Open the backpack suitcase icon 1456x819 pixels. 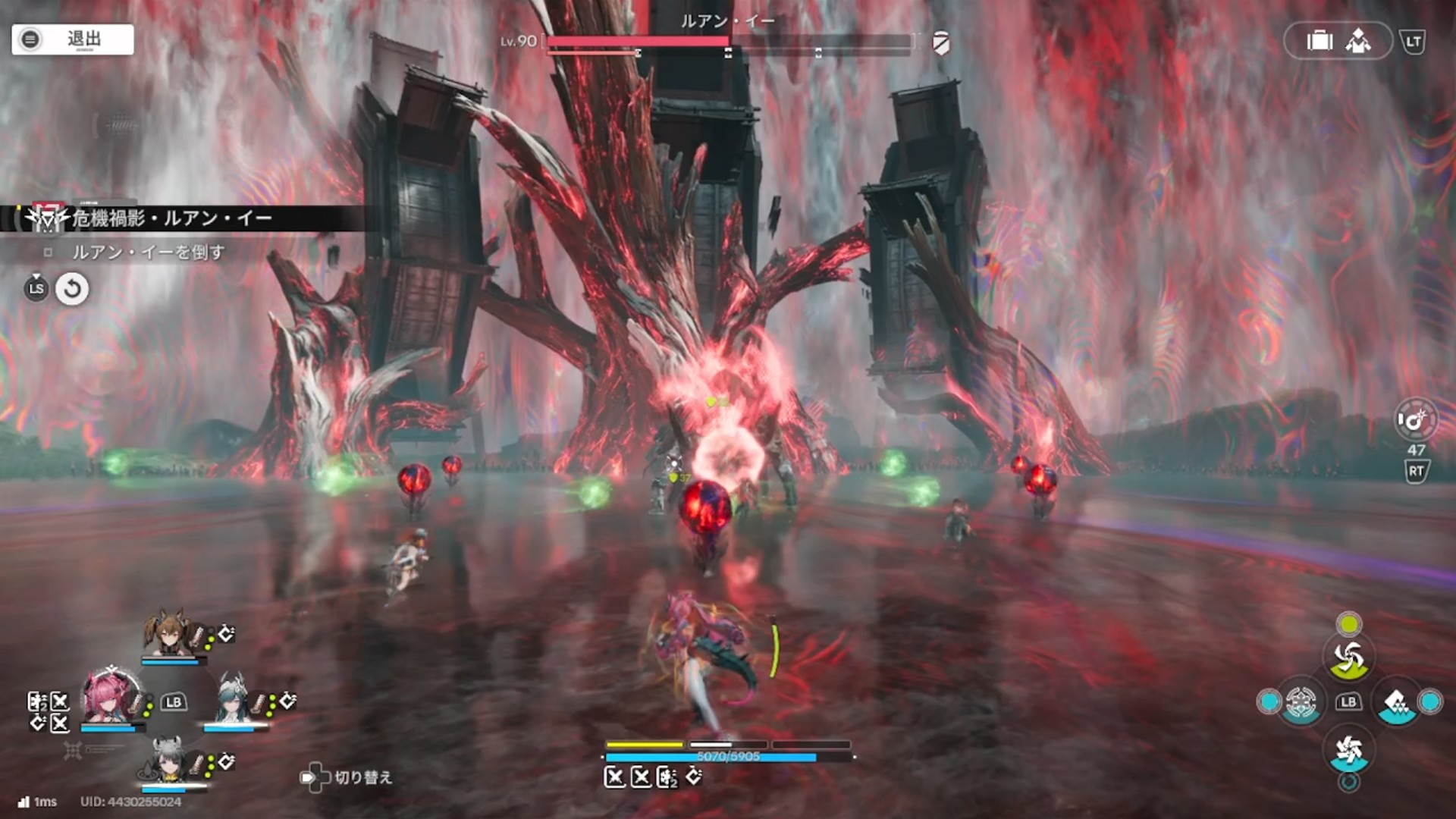point(1319,41)
